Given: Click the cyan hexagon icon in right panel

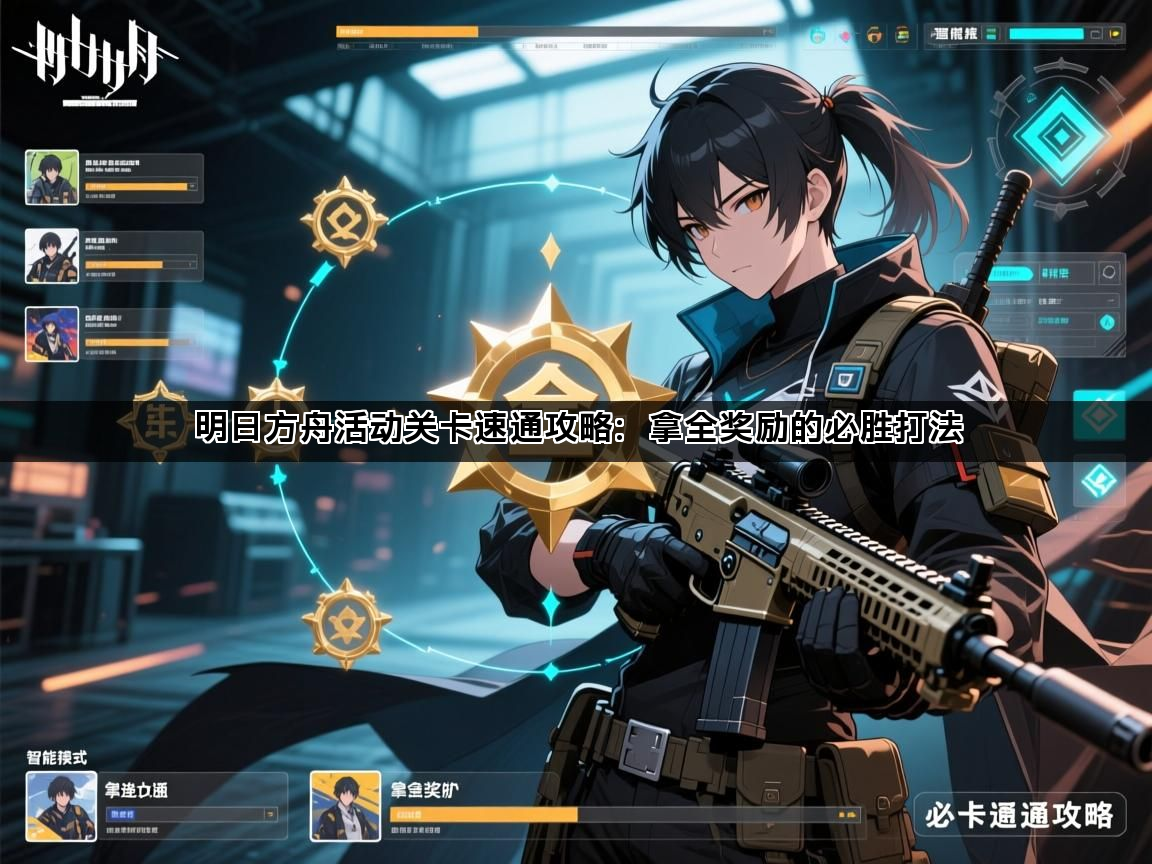Looking at the screenshot, I should point(1108,322).
